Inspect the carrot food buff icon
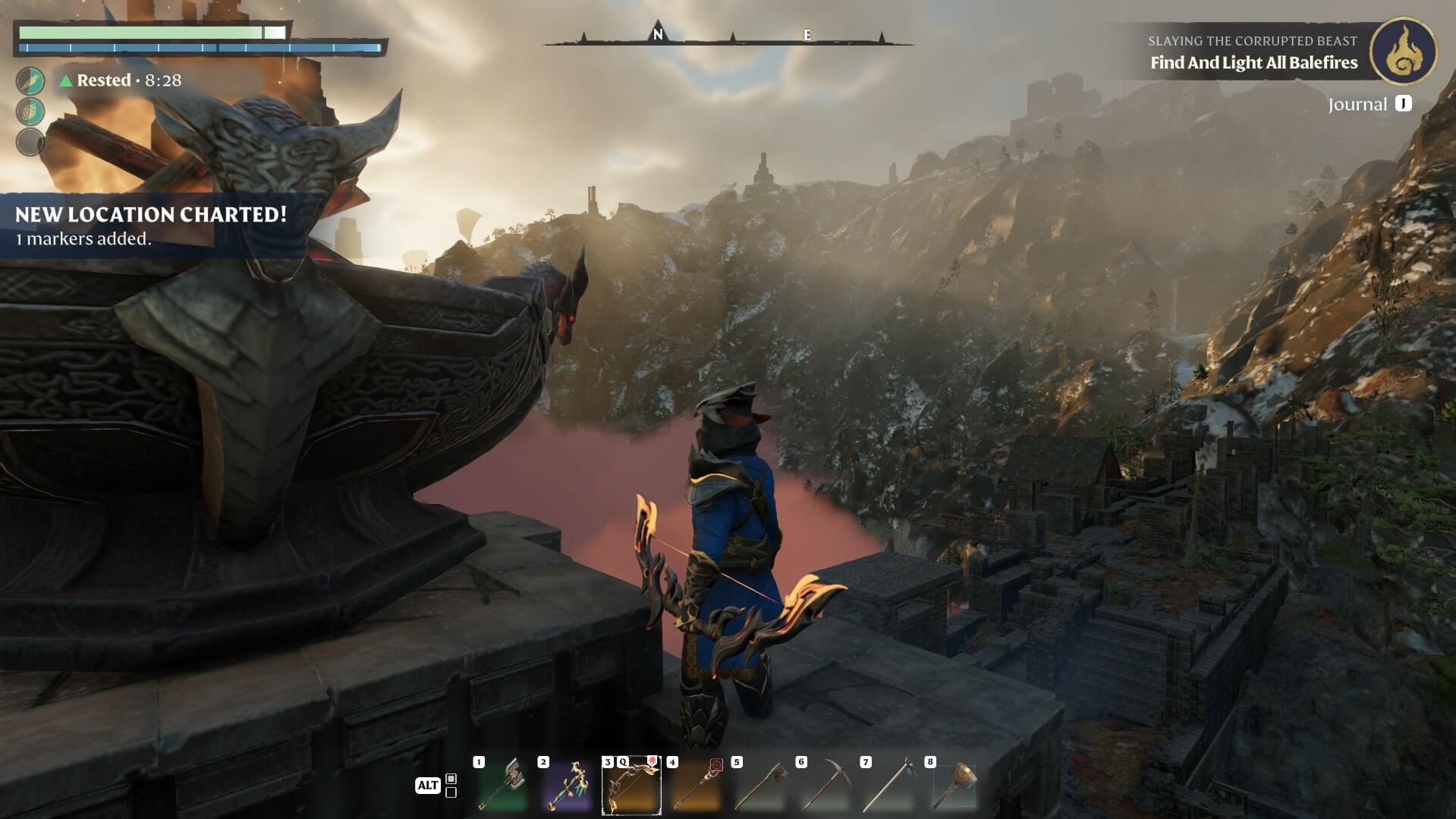Viewport: 1456px width, 819px height. [30, 80]
